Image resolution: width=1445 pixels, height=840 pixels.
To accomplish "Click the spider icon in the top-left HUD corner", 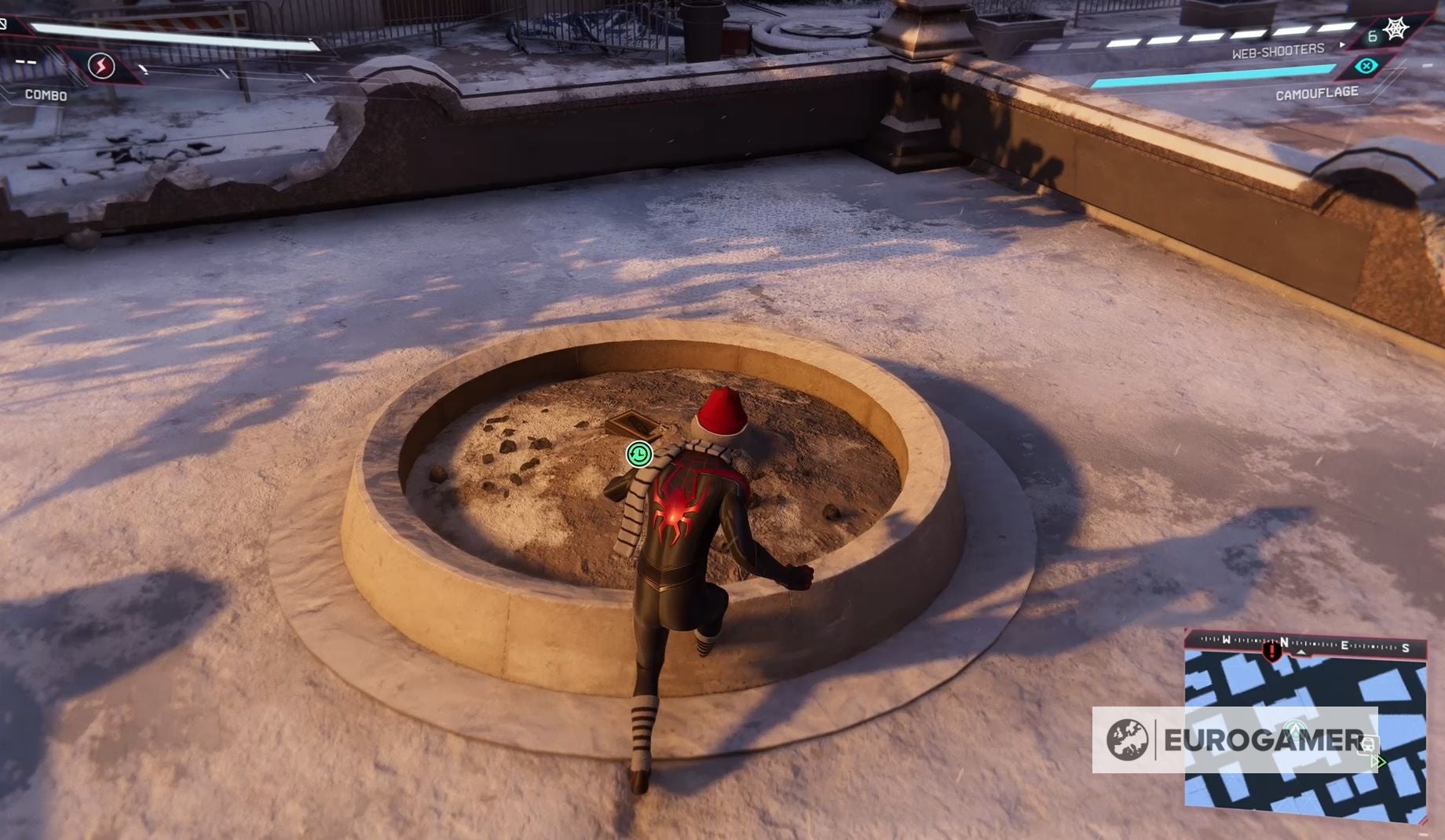I will (4, 24).
